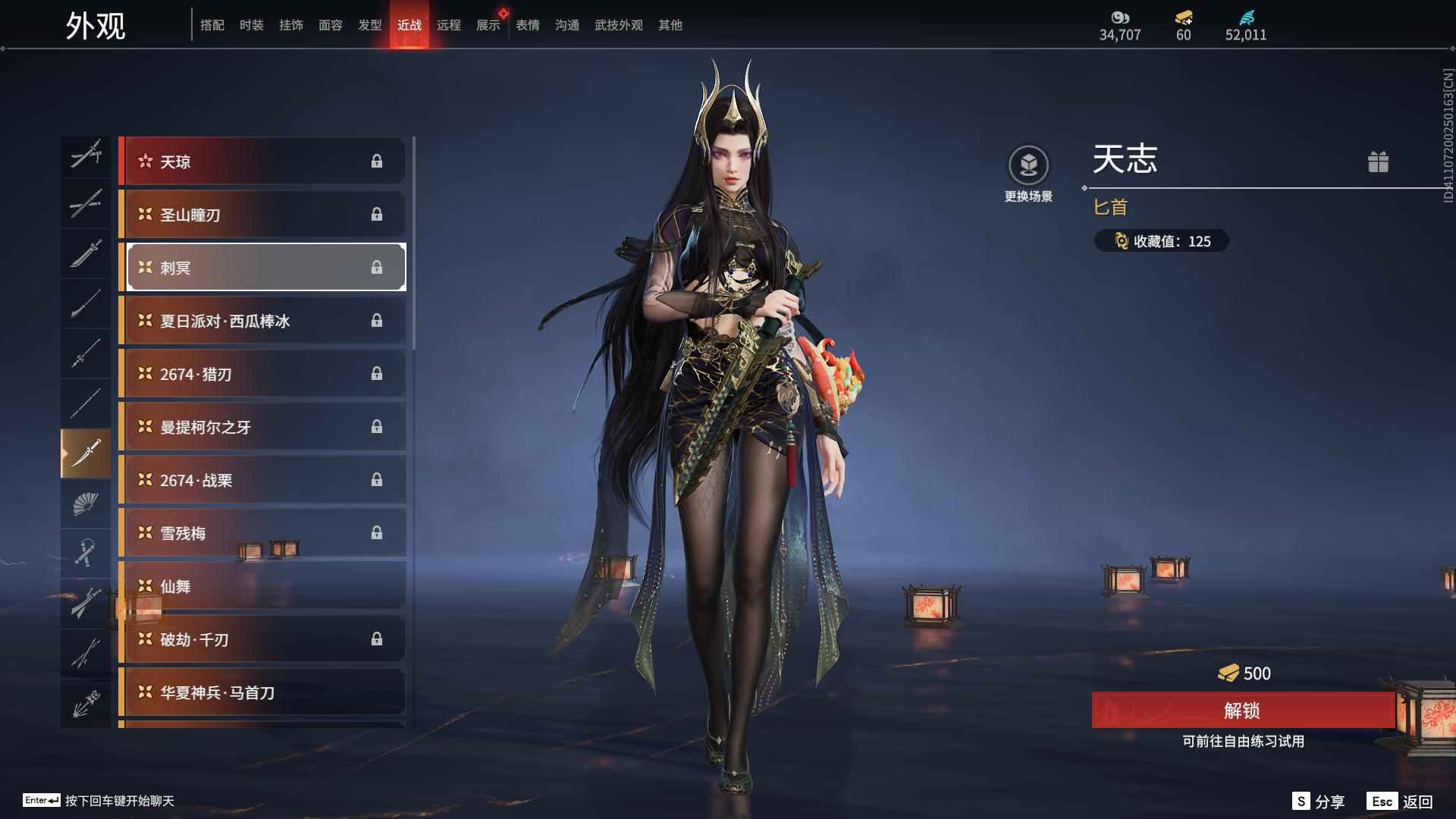The width and height of the screenshot is (1456, 819).
Task: Click the lock icon on the 天琼 entry
Action: [x=378, y=161]
